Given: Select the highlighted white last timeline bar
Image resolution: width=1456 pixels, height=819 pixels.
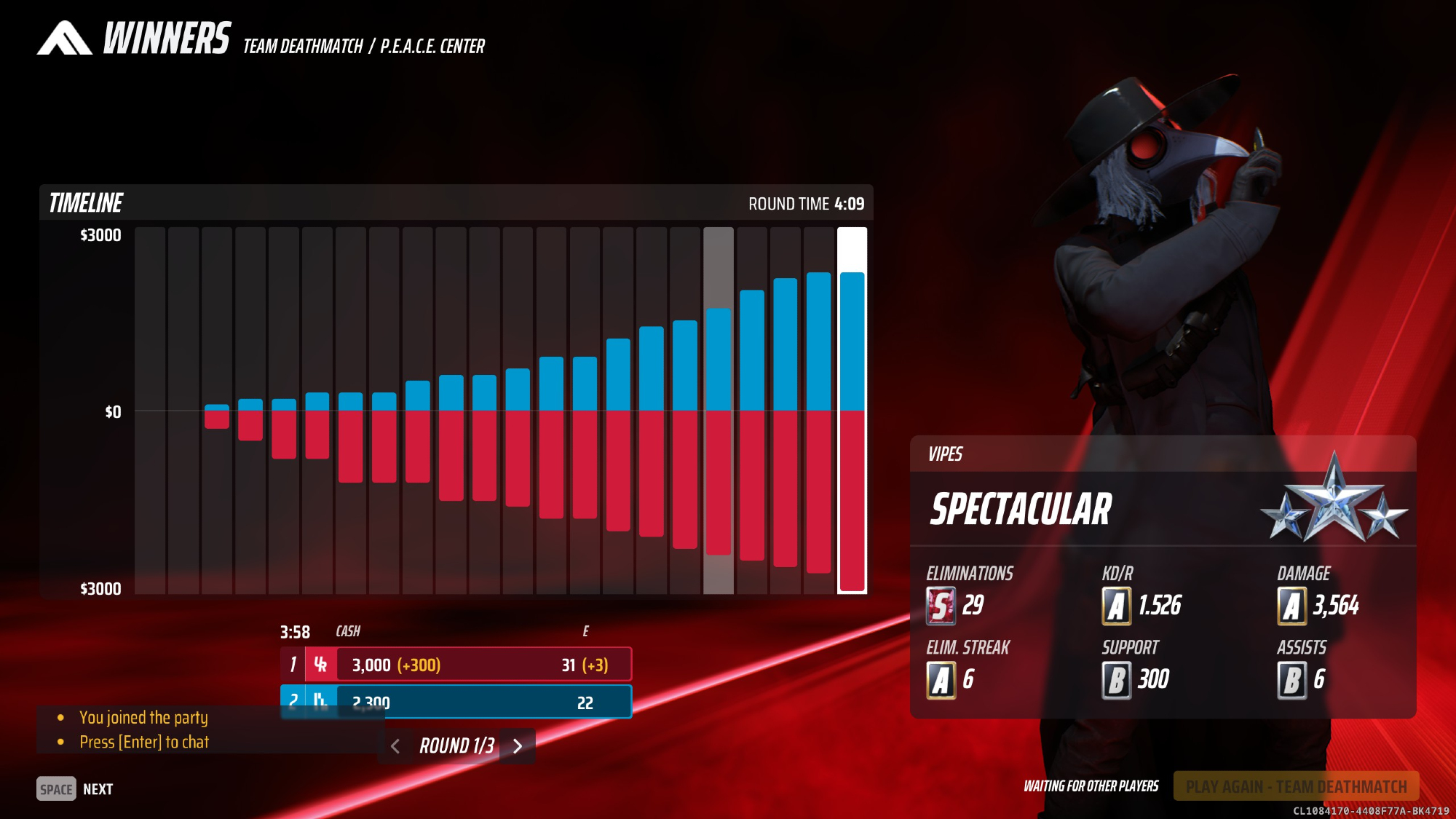Looking at the screenshot, I should [x=852, y=411].
